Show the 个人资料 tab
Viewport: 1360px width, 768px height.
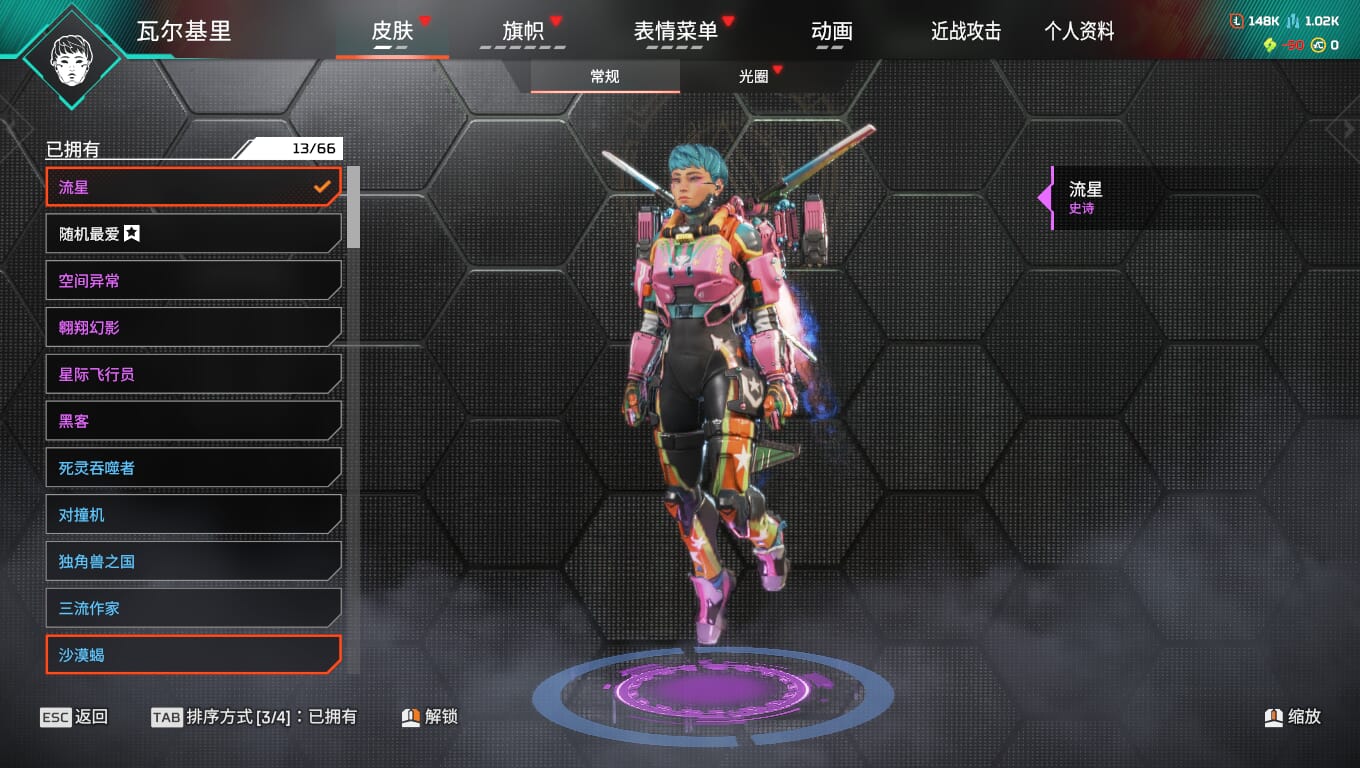tap(1079, 31)
